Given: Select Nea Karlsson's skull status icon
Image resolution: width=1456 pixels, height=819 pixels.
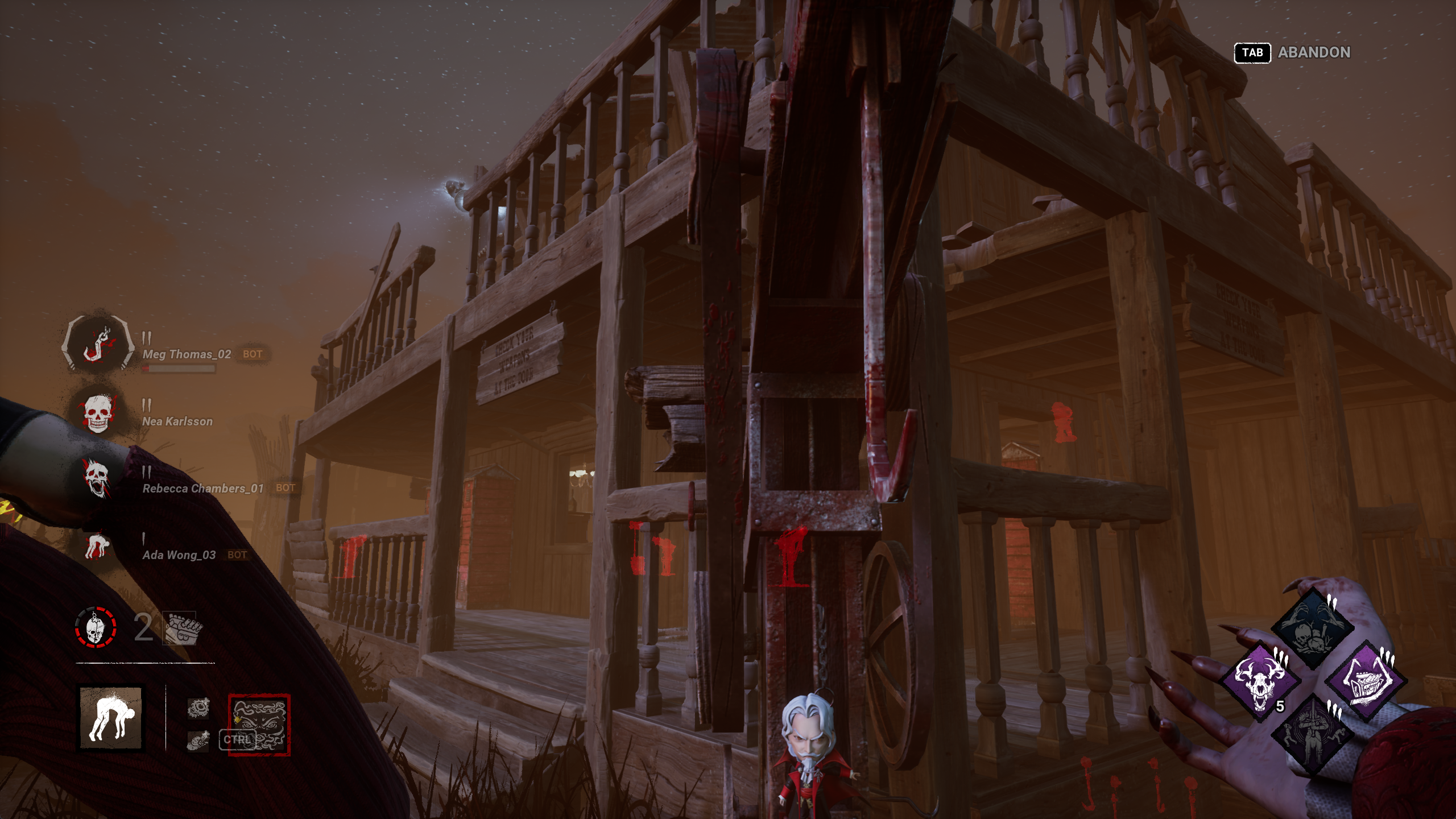Looking at the screenshot, I should 98,413.
